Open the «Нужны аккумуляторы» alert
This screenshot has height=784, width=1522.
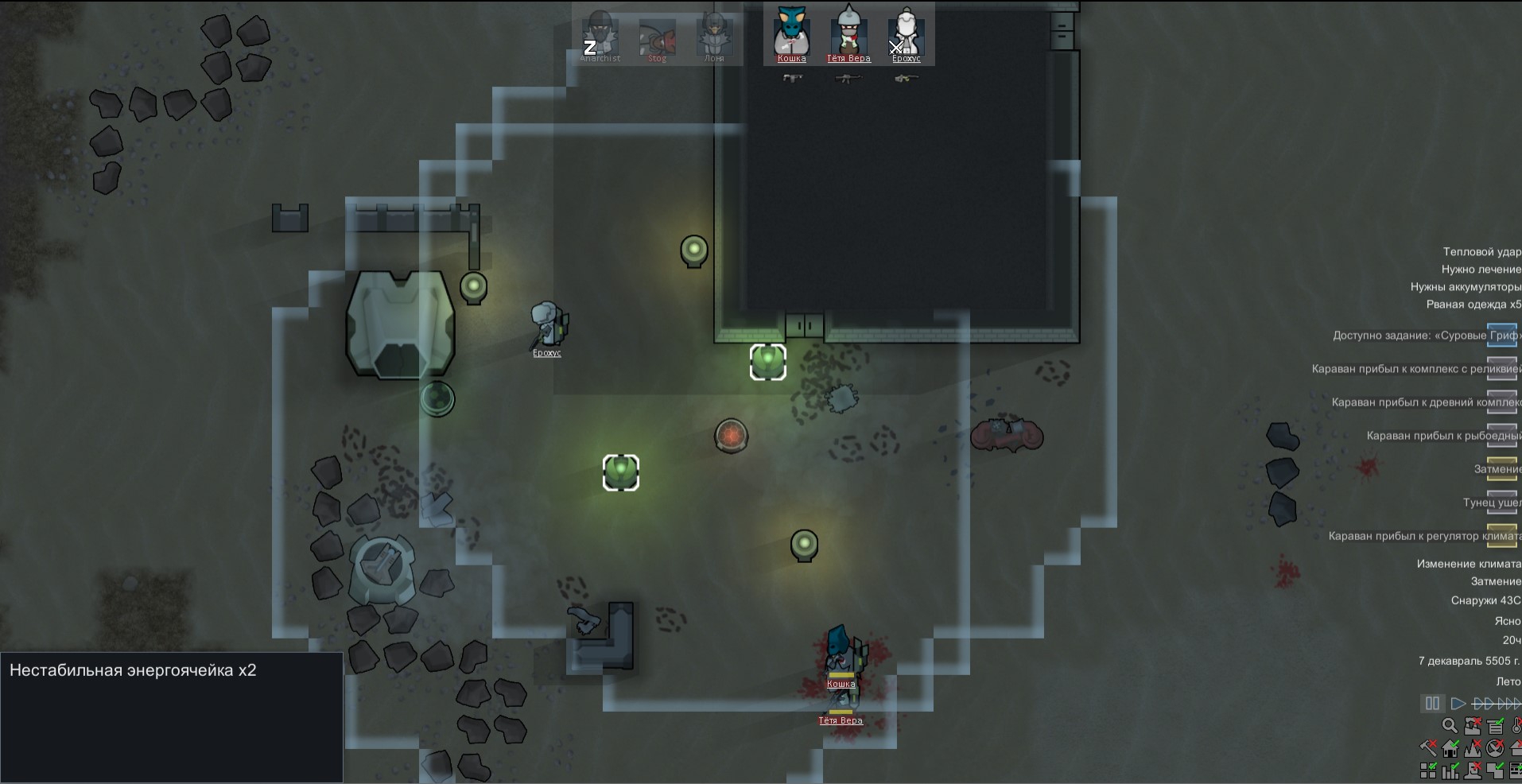pos(1466,287)
